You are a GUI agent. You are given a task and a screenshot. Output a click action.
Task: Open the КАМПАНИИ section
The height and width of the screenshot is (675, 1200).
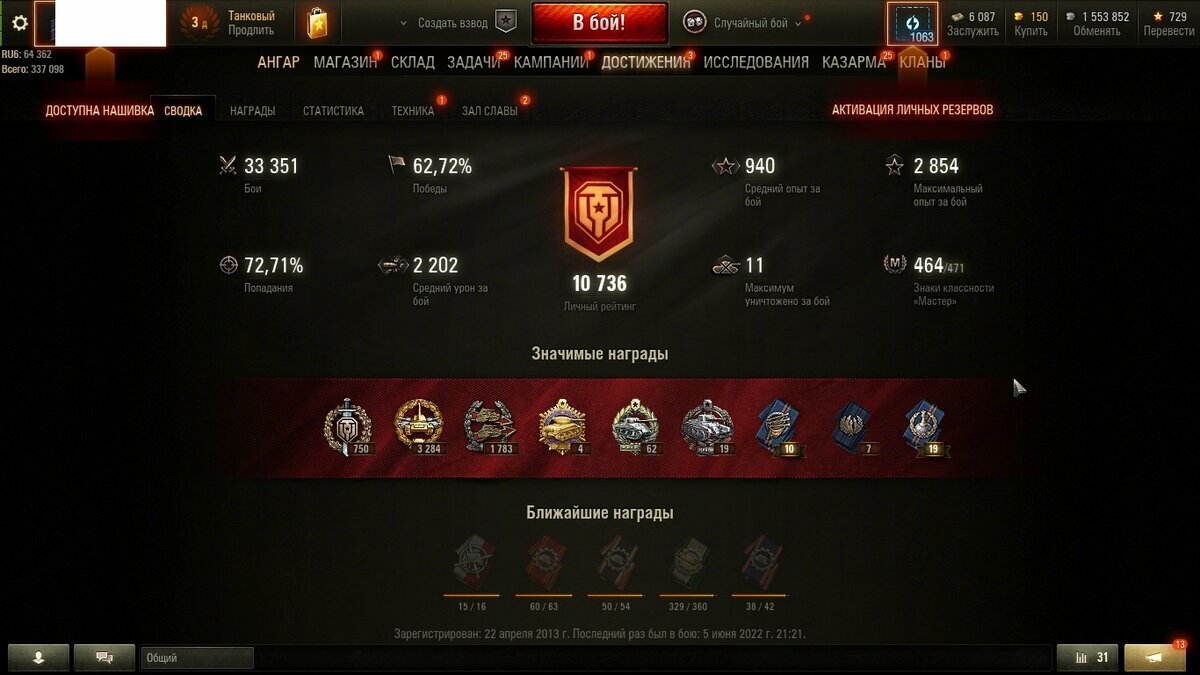tap(551, 62)
